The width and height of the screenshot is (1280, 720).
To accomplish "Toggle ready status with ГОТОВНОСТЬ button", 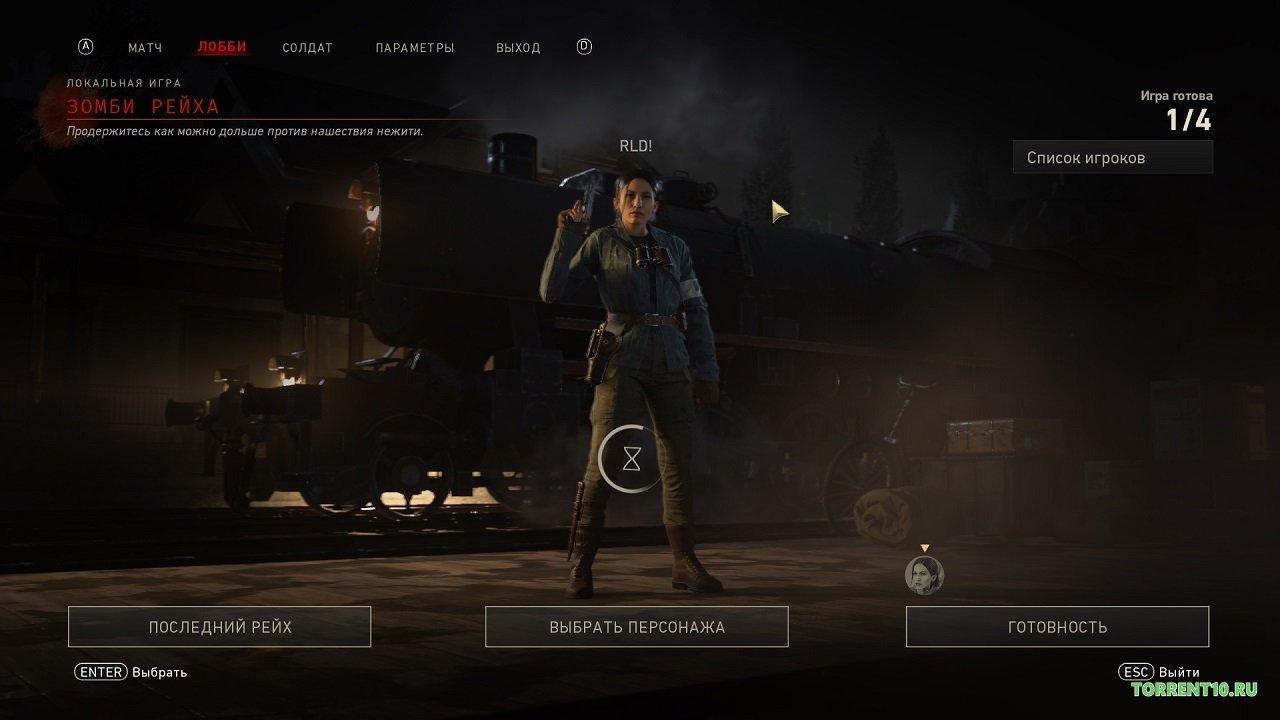I will click(x=1055, y=626).
